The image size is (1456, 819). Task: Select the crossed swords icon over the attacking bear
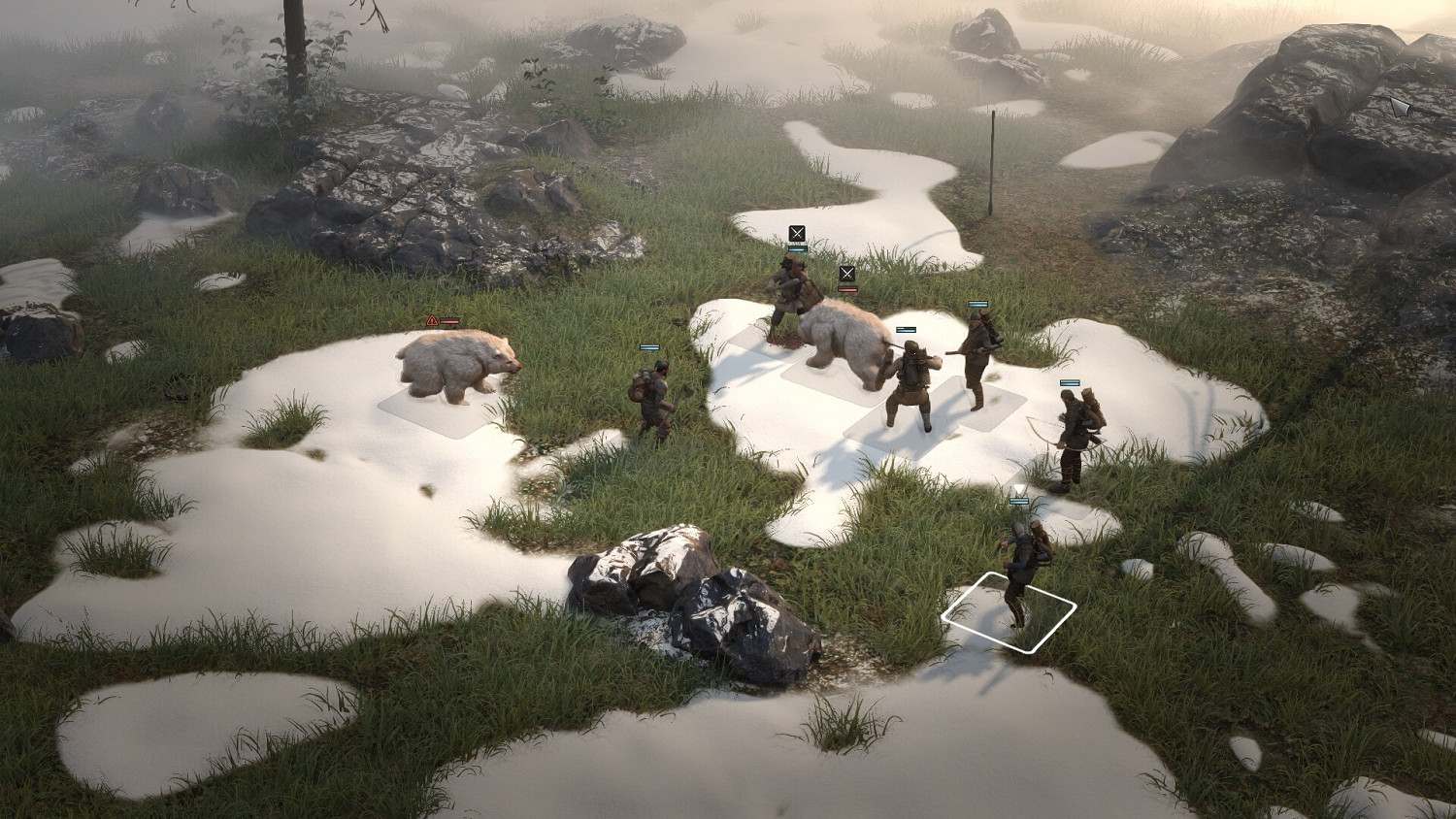847,273
